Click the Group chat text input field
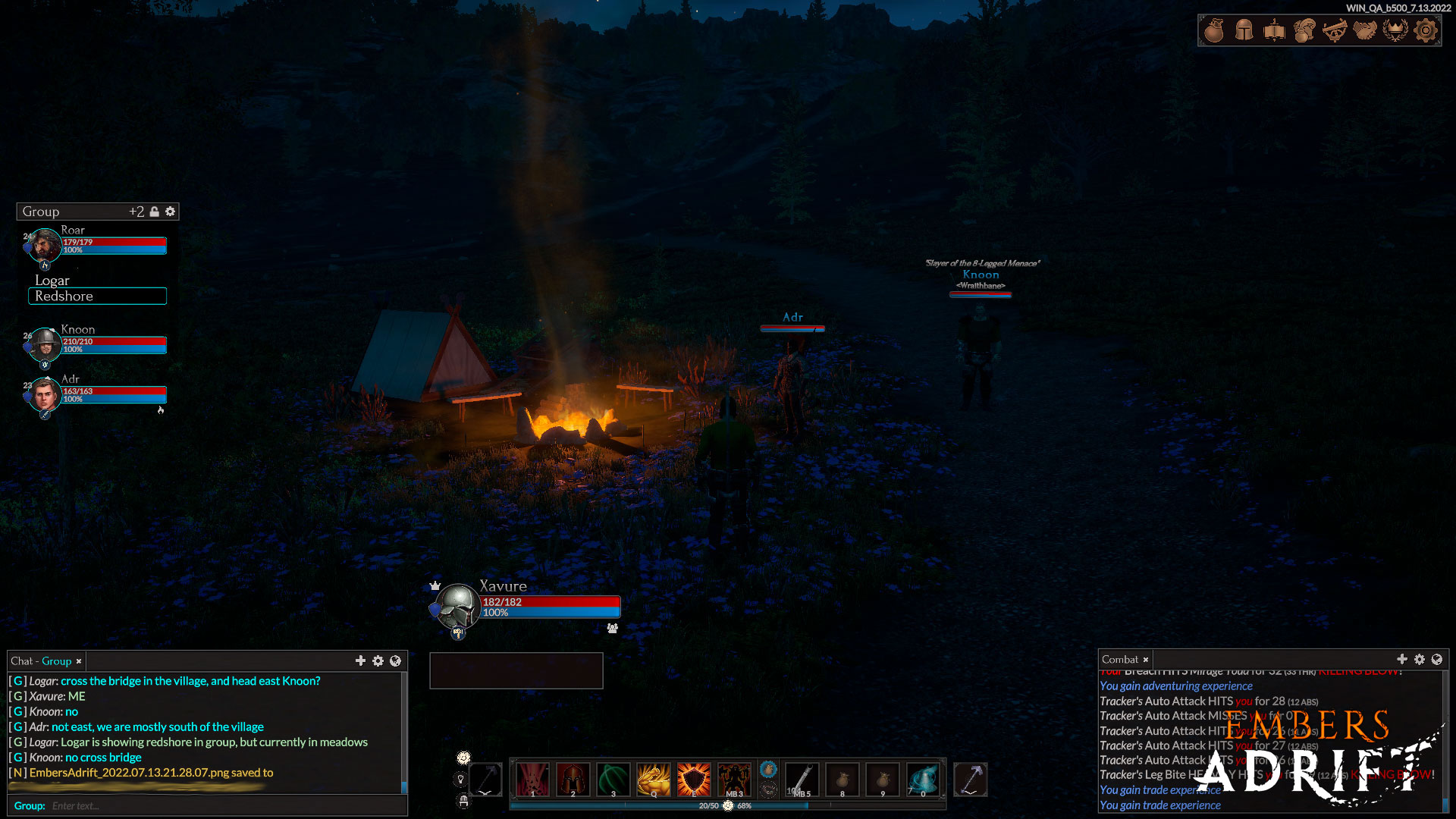 152,805
